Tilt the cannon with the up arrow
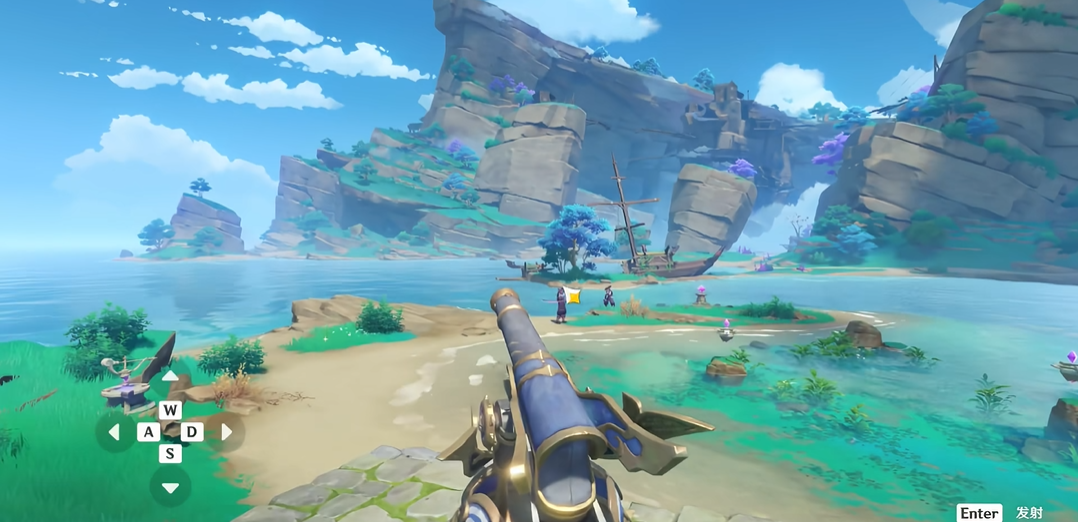The height and width of the screenshot is (522, 1078). [170, 377]
